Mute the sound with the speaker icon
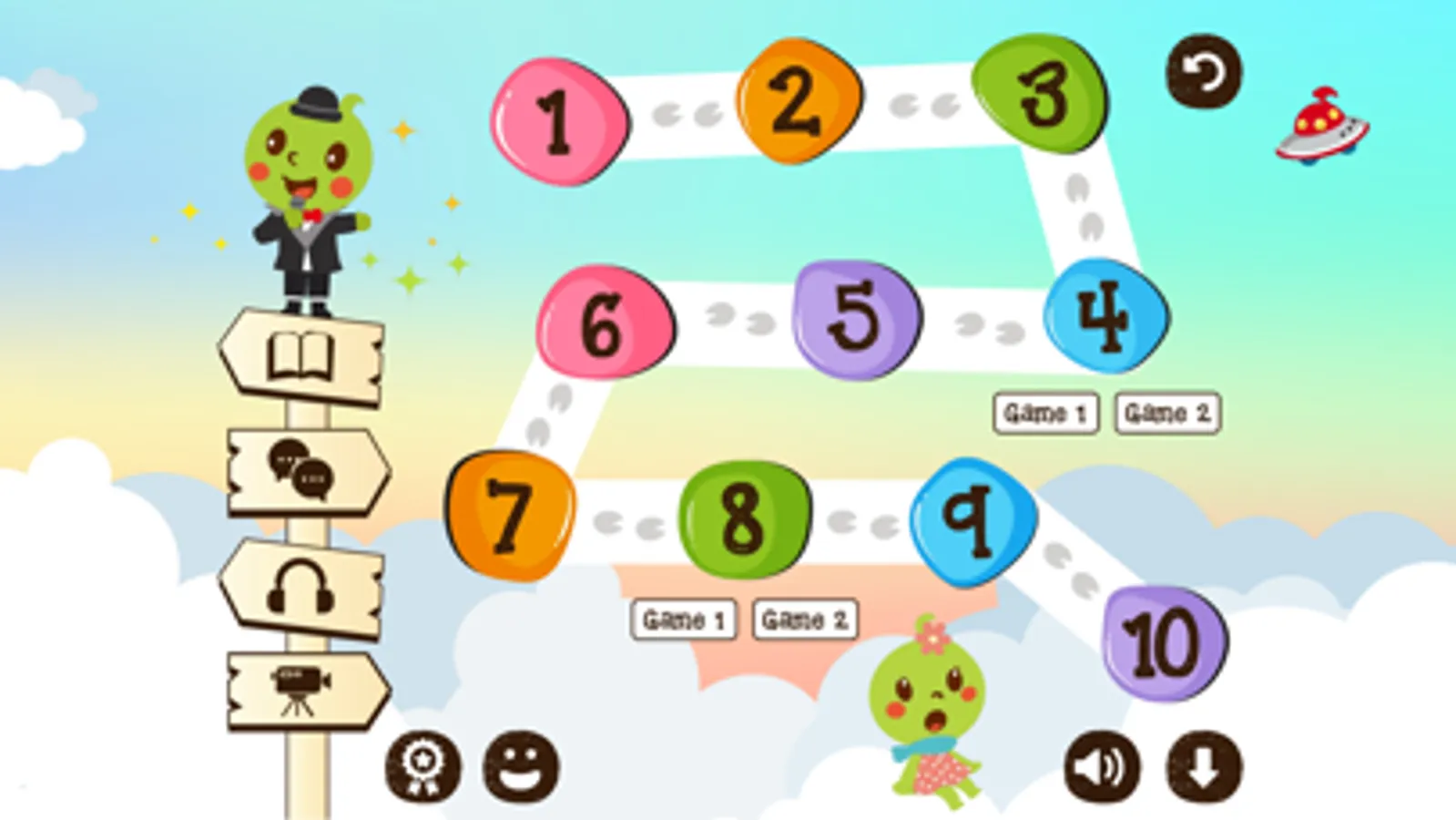This screenshot has width=1456, height=820. click(x=1102, y=765)
